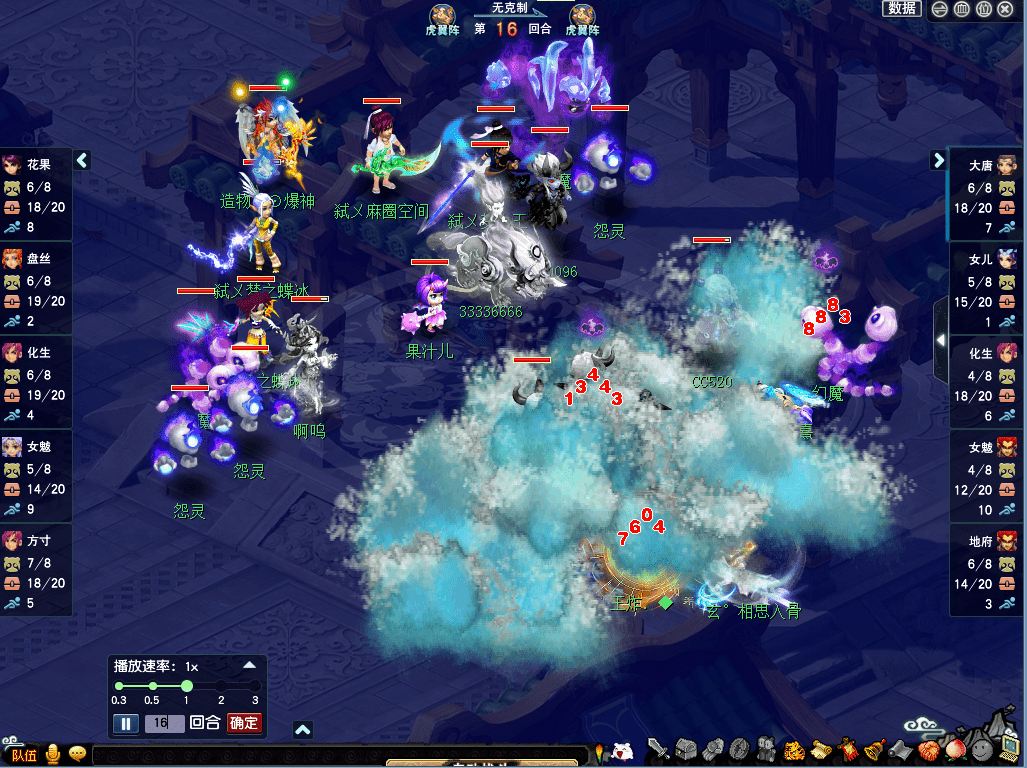Open the sword icon in bottom toolbar
1027x768 pixels.
[x=658, y=749]
